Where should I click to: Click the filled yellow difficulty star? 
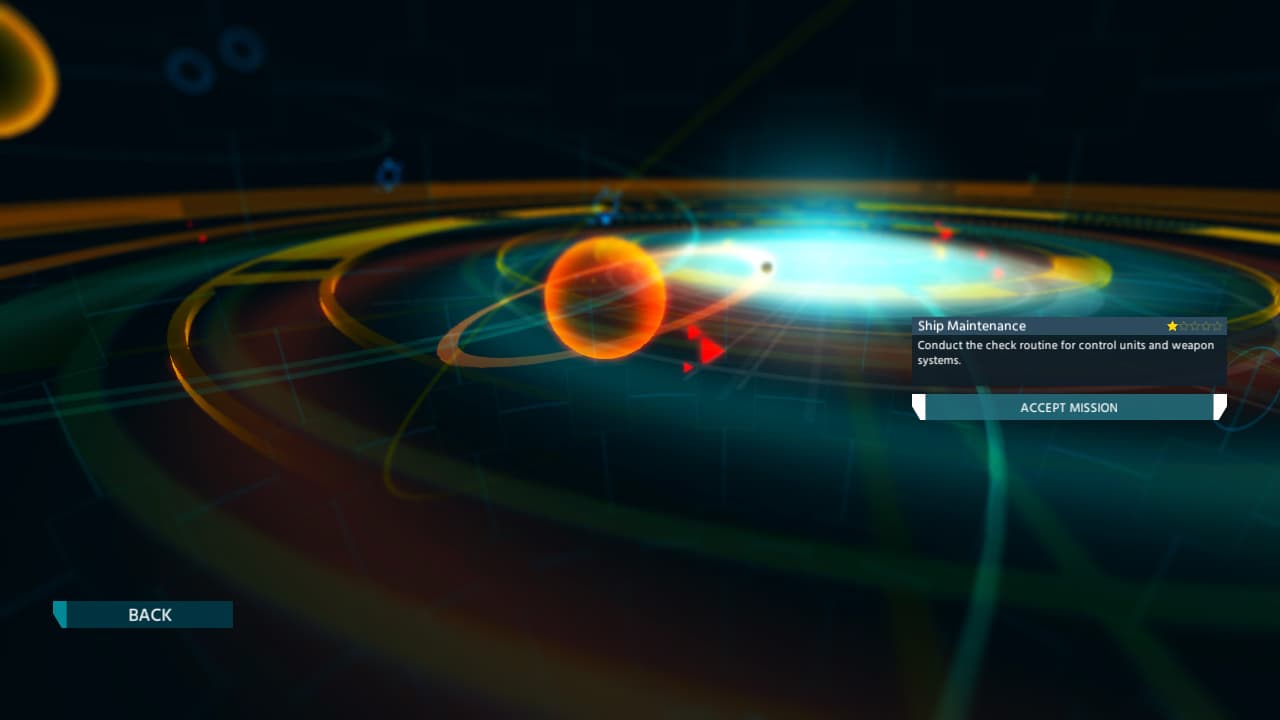[1172, 325]
